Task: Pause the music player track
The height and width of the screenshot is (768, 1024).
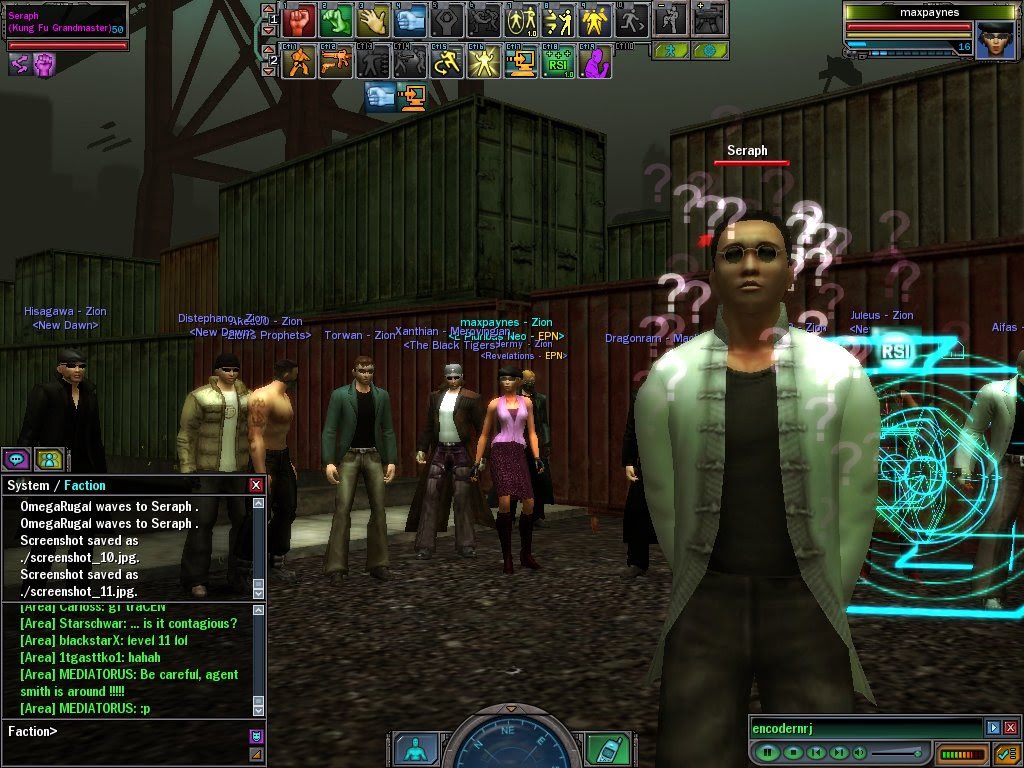Action: [x=767, y=752]
